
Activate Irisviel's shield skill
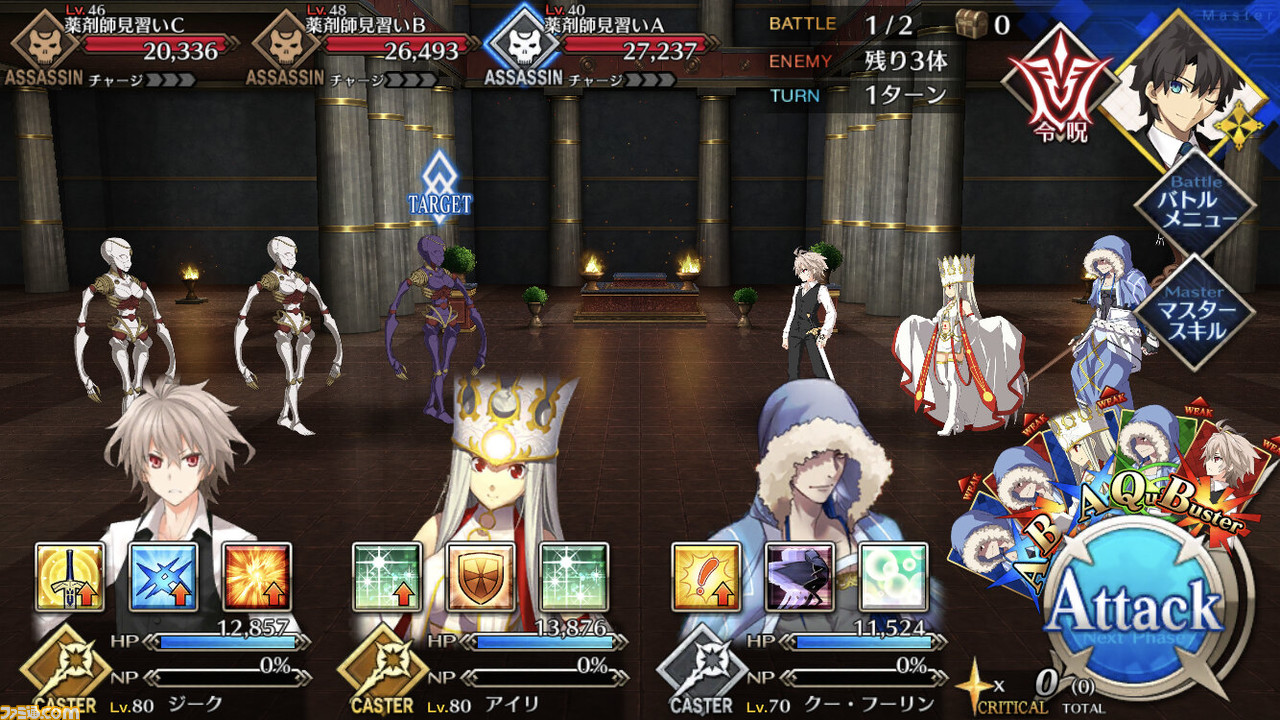[x=480, y=577]
